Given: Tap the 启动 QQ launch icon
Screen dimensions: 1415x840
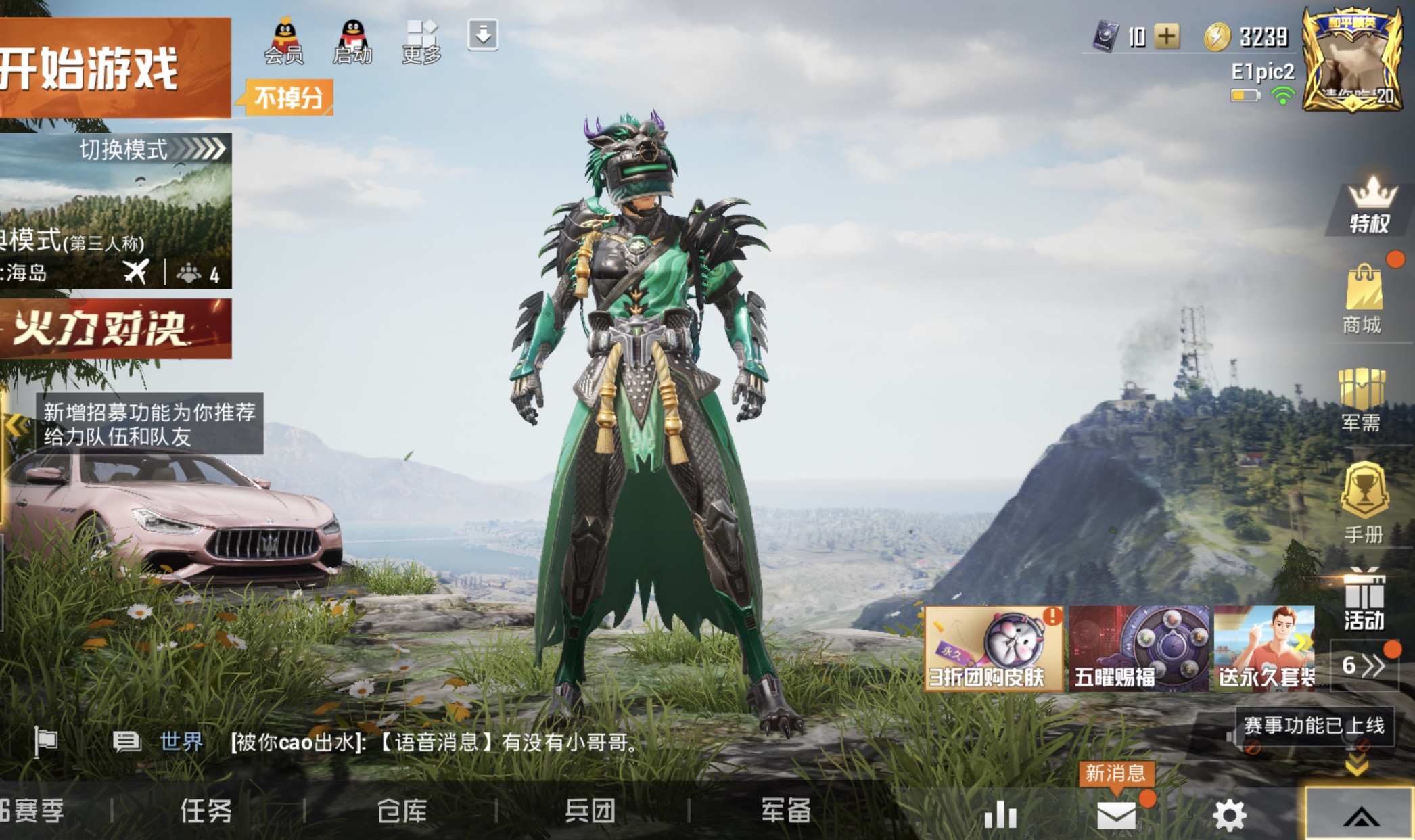Looking at the screenshot, I should coord(352,41).
